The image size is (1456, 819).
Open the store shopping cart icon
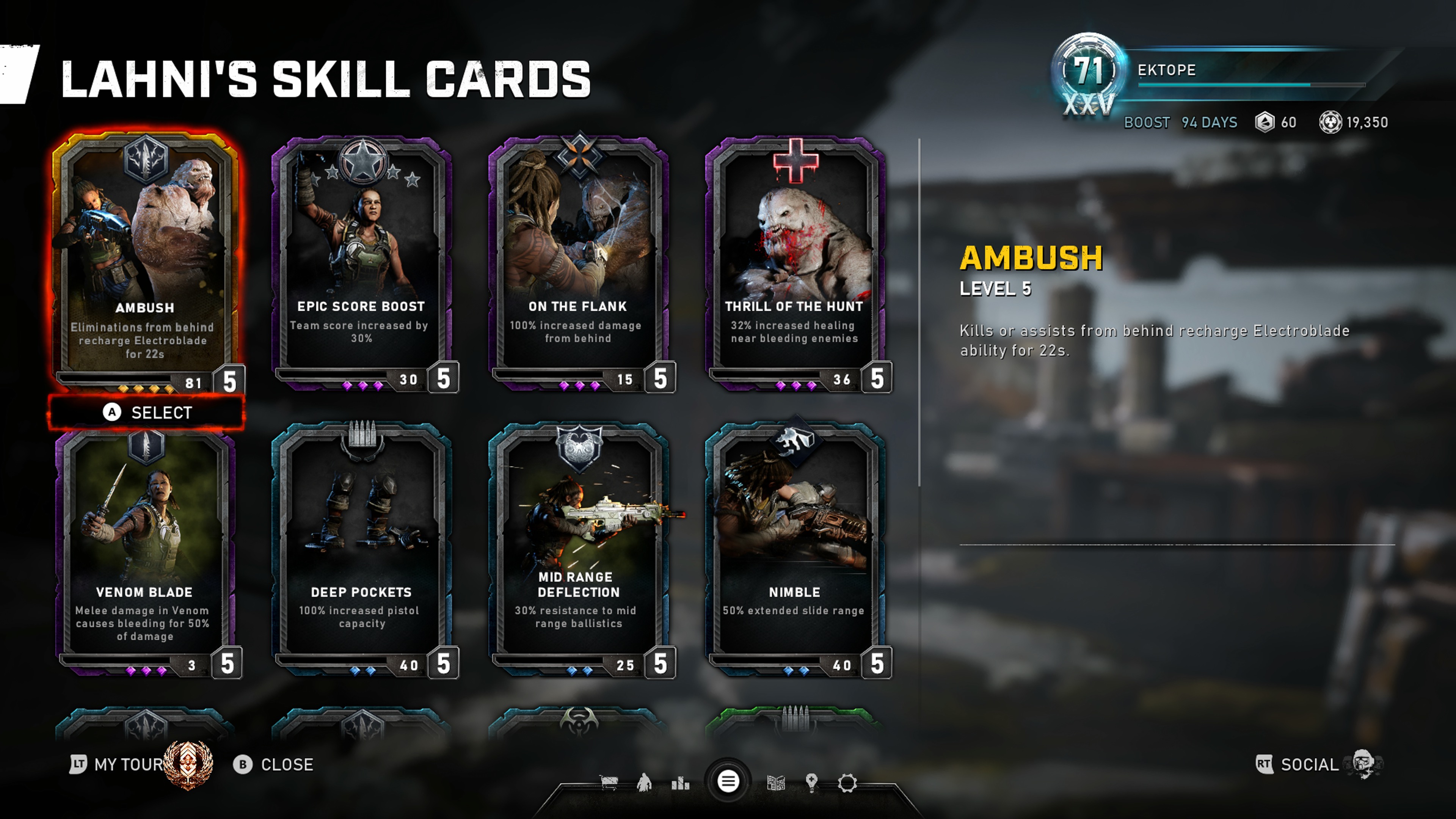609,783
